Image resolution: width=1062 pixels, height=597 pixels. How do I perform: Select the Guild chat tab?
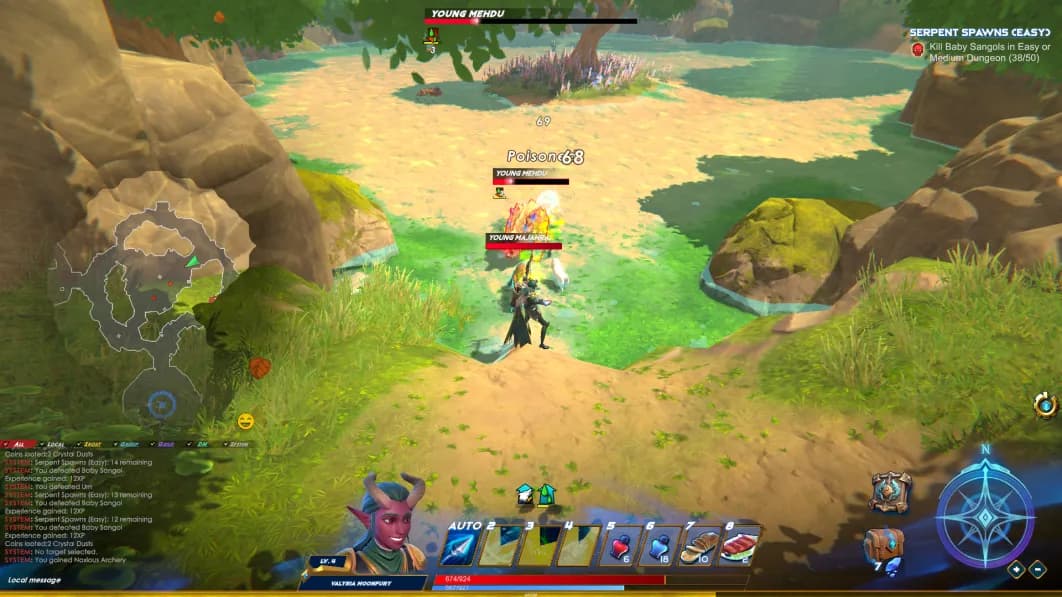[127, 444]
